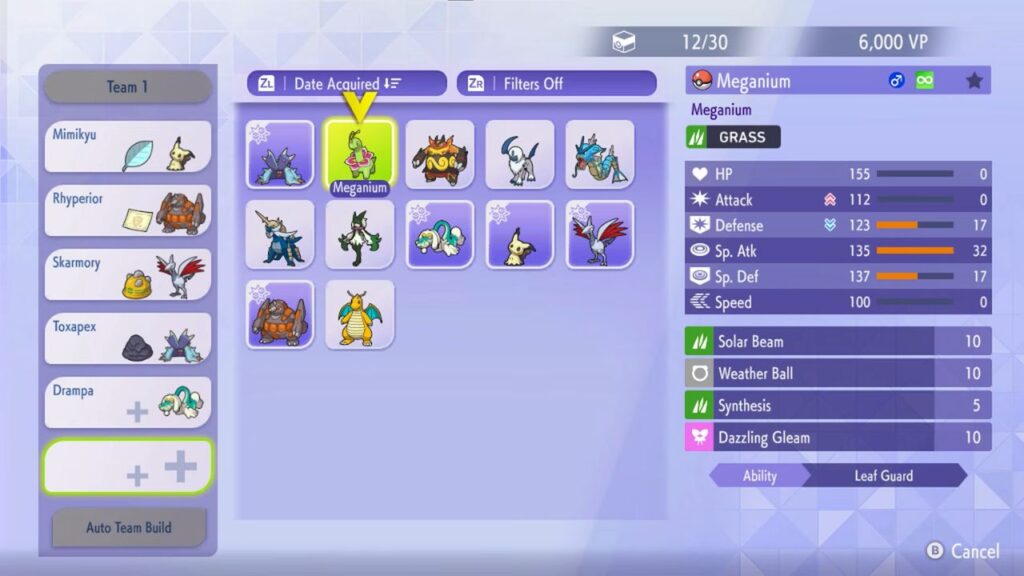The image size is (1024, 576).
Task: Pick Toxapex's row in the team list
Action: pyautogui.click(x=127, y=339)
